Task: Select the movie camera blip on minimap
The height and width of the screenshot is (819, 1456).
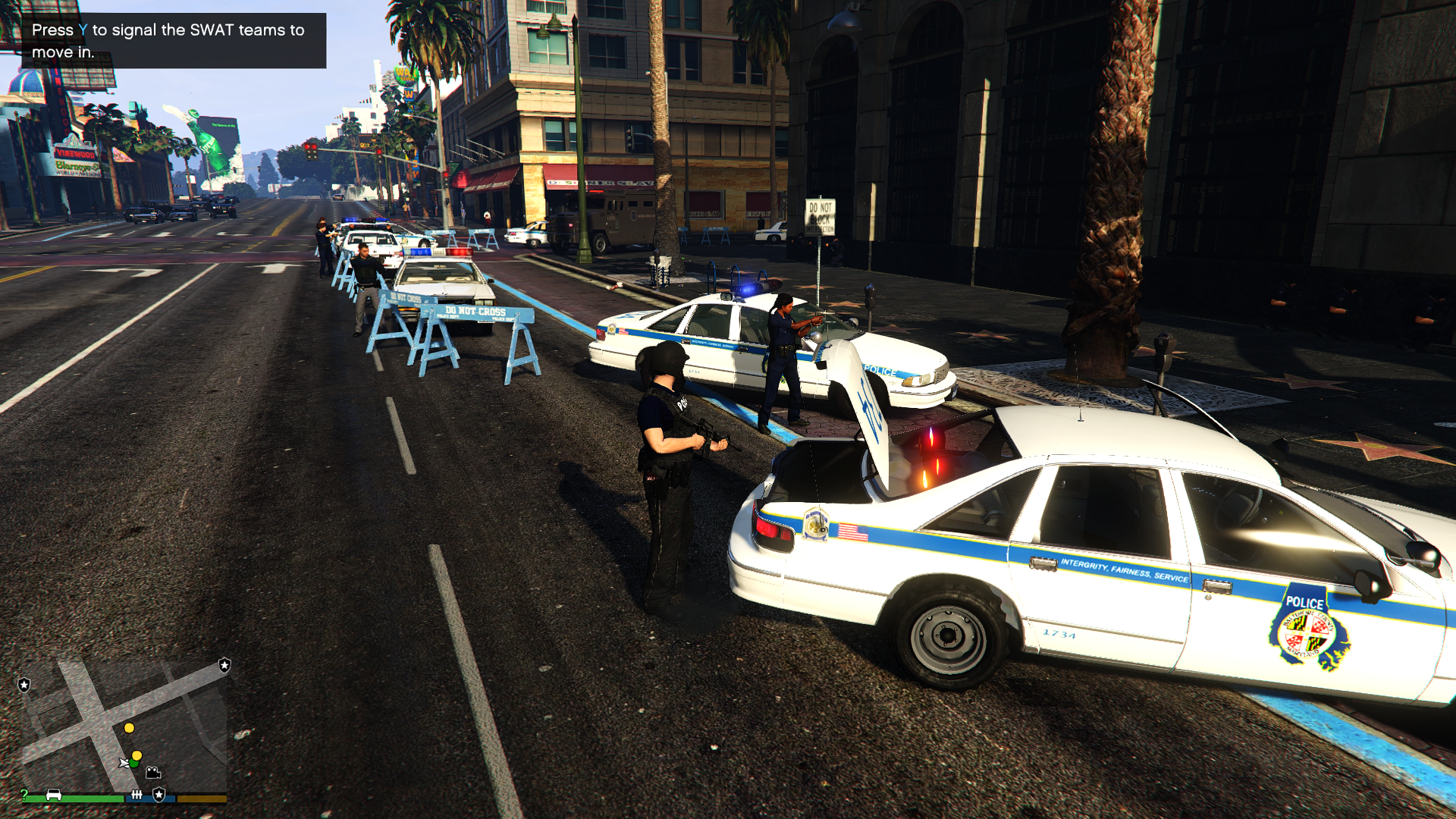Action: coord(153,773)
